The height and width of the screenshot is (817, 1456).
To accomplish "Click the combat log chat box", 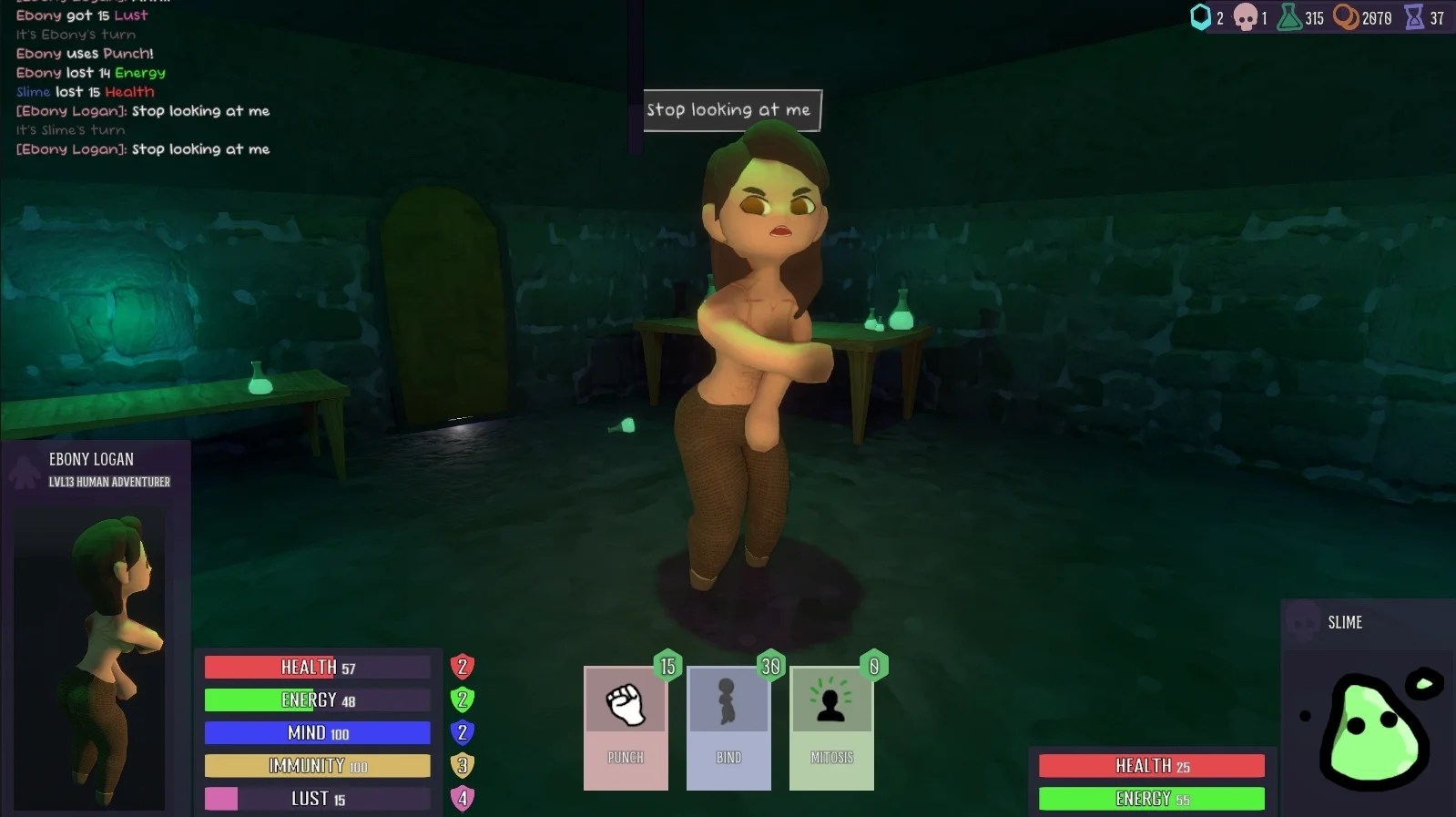I will (143, 82).
